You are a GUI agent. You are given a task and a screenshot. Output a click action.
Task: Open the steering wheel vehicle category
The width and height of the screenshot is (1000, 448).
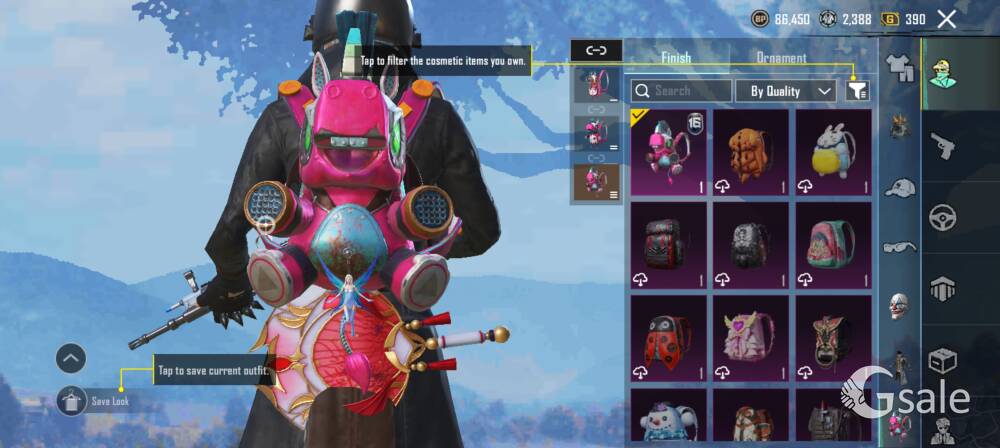tap(942, 217)
